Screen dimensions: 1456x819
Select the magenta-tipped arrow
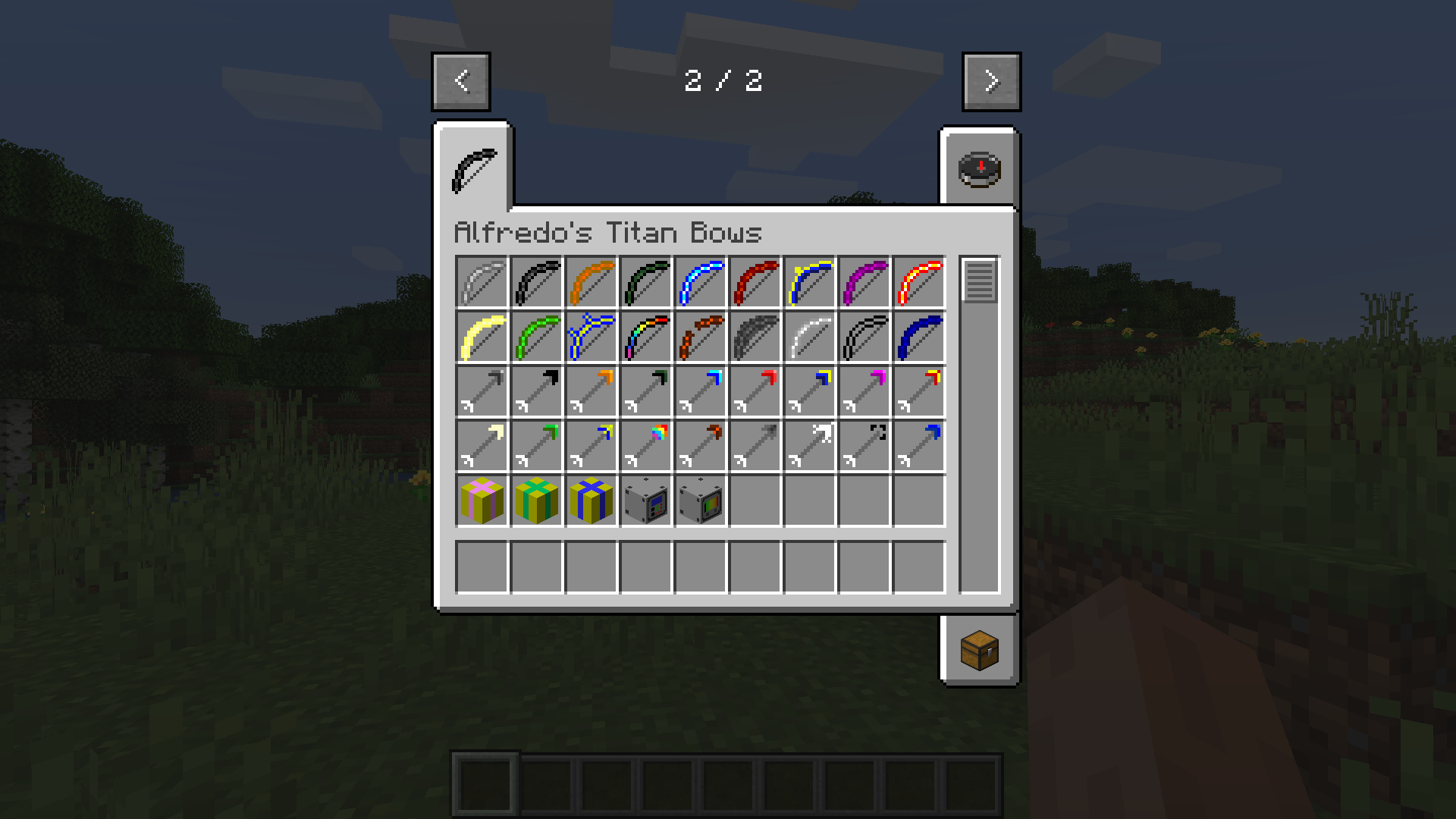pos(864,391)
